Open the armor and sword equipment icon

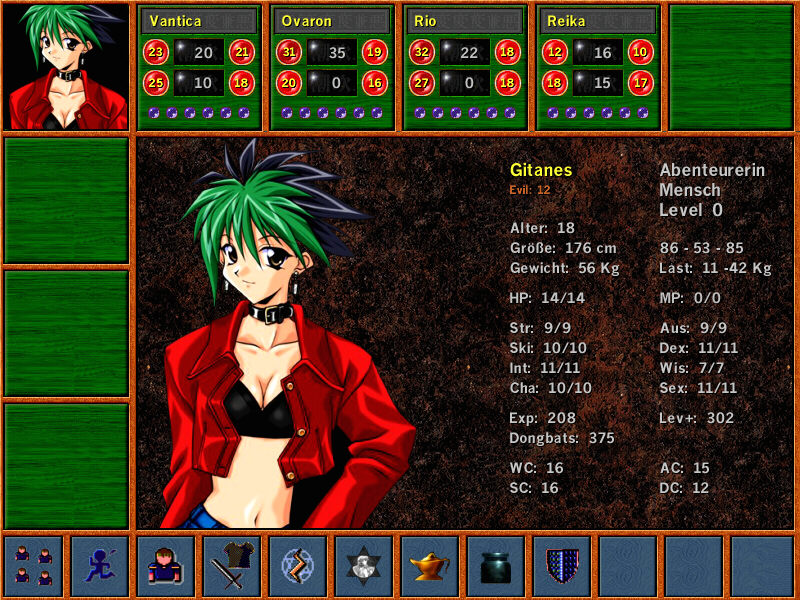coord(232,566)
